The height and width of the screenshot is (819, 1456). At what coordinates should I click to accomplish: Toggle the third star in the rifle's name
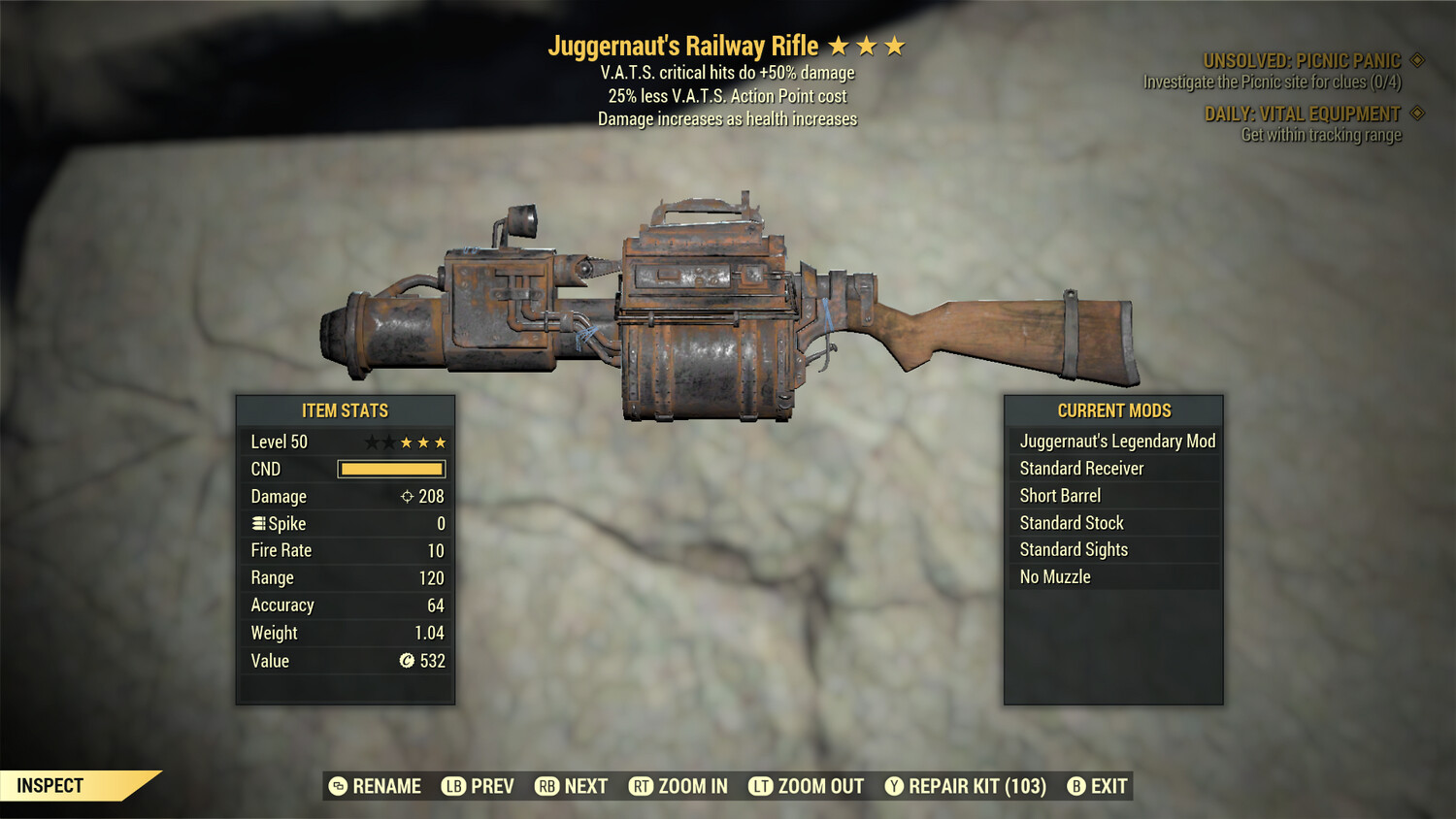coord(893,45)
